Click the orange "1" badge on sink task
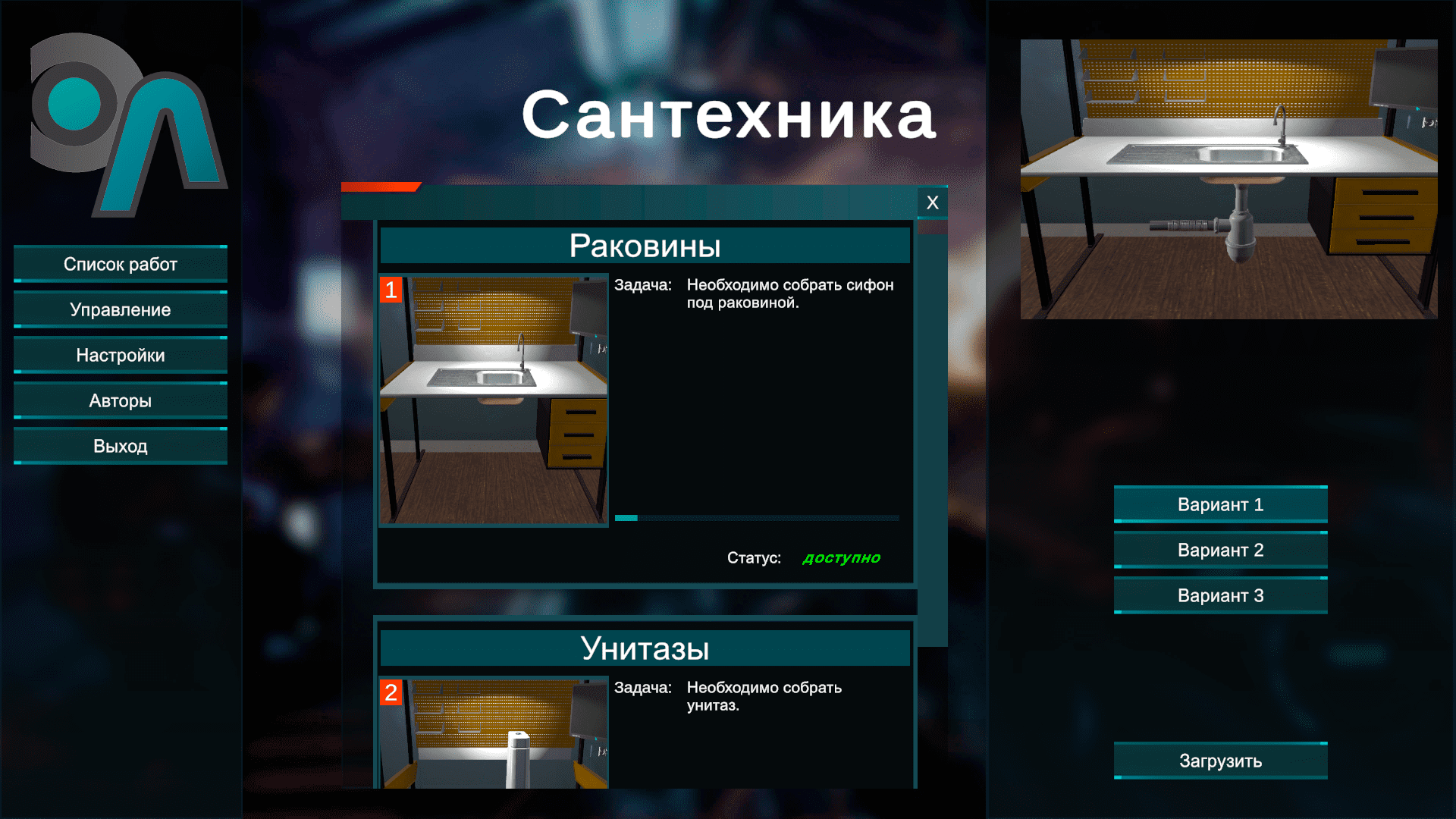This screenshot has width=1456, height=819. (392, 289)
